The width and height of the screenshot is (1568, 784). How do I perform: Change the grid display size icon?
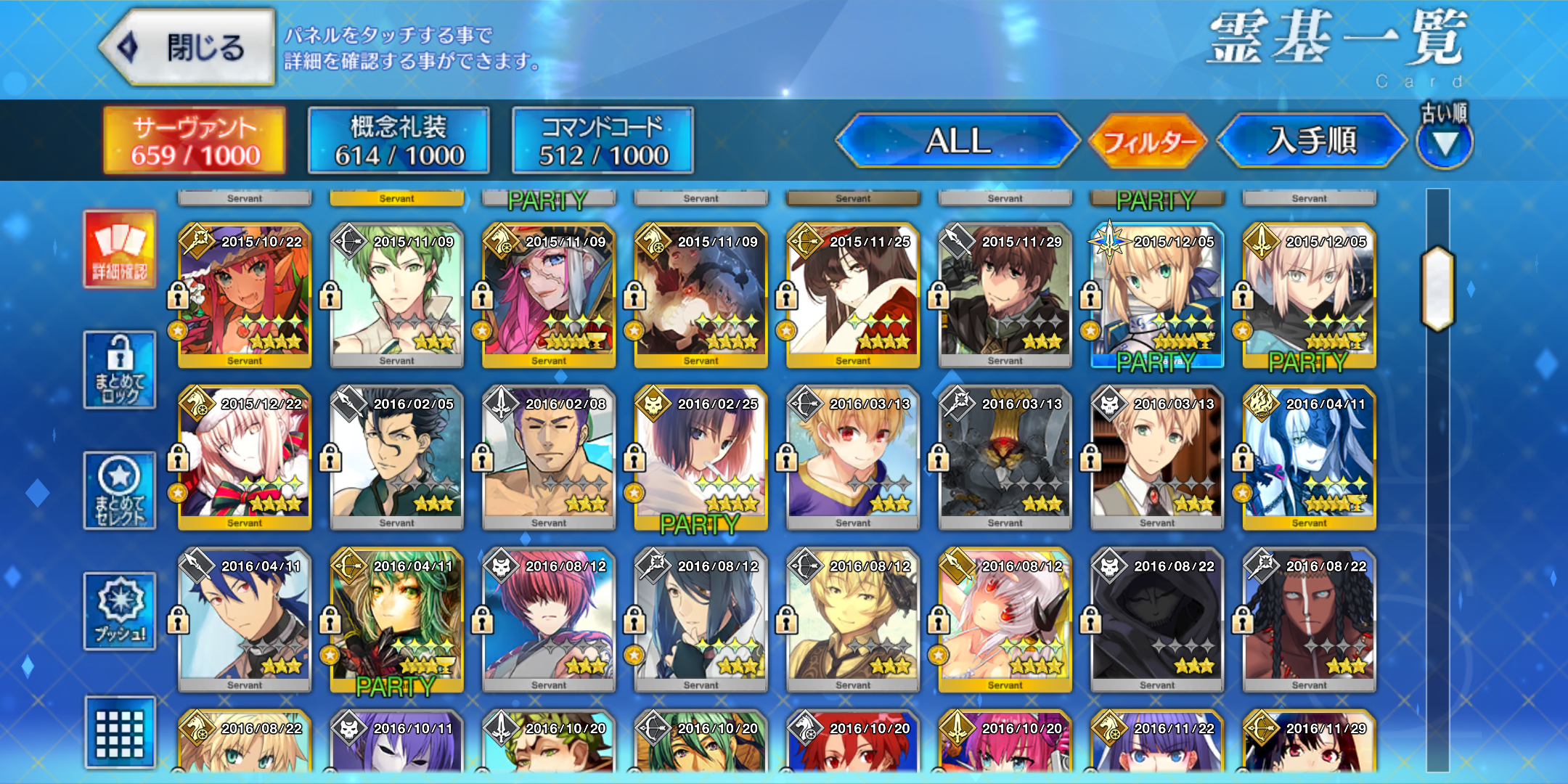coord(120,732)
